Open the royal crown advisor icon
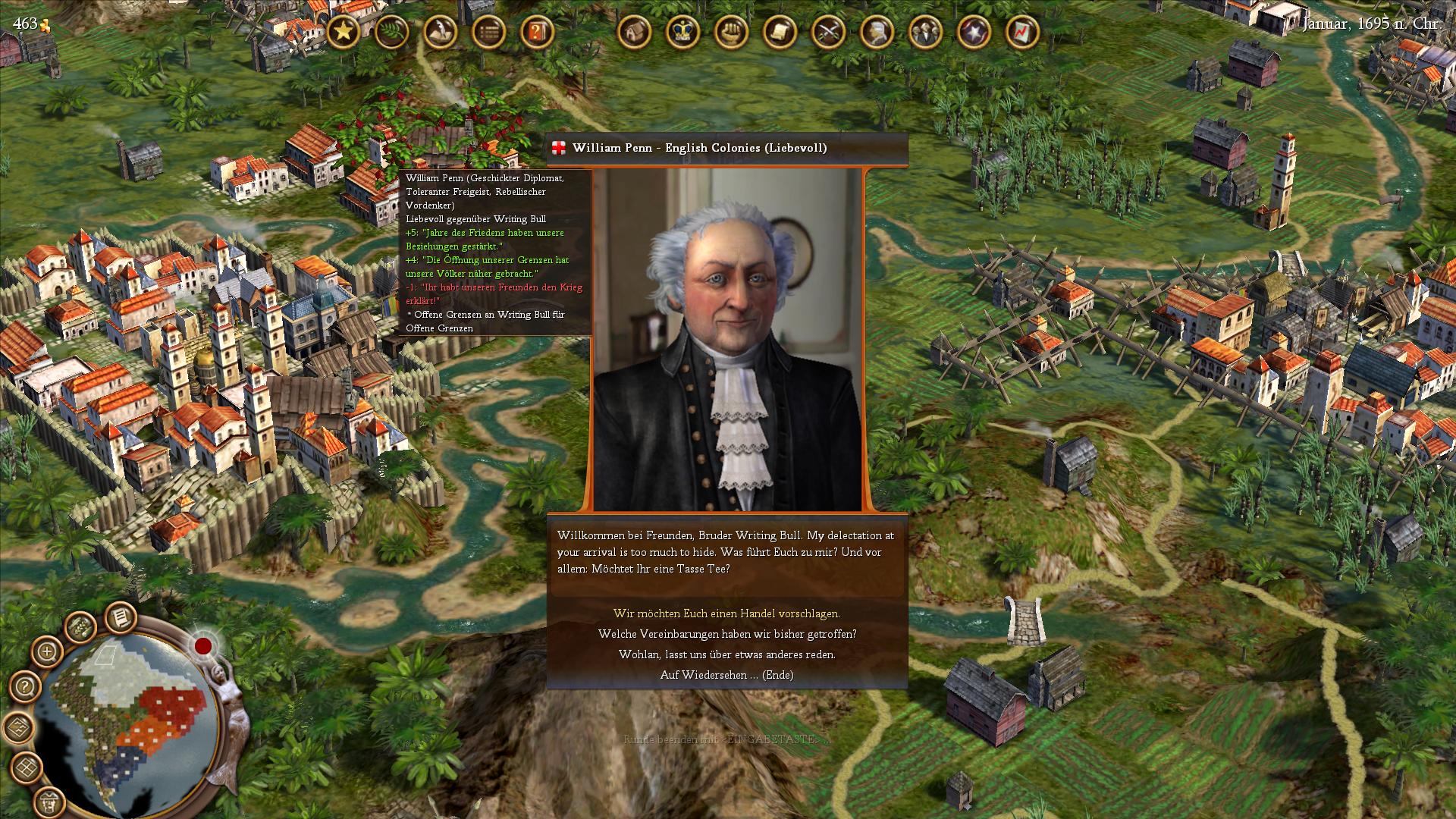1456x819 pixels. click(x=682, y=32)
